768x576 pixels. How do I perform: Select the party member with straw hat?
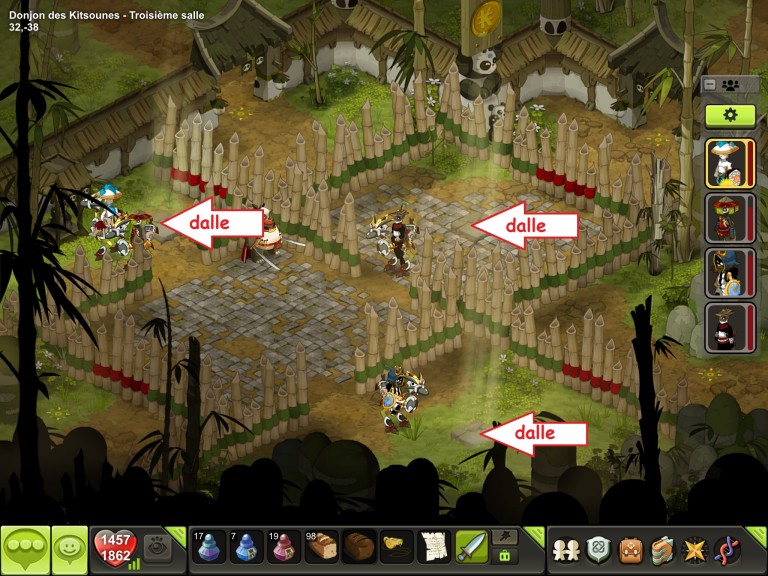730,164
